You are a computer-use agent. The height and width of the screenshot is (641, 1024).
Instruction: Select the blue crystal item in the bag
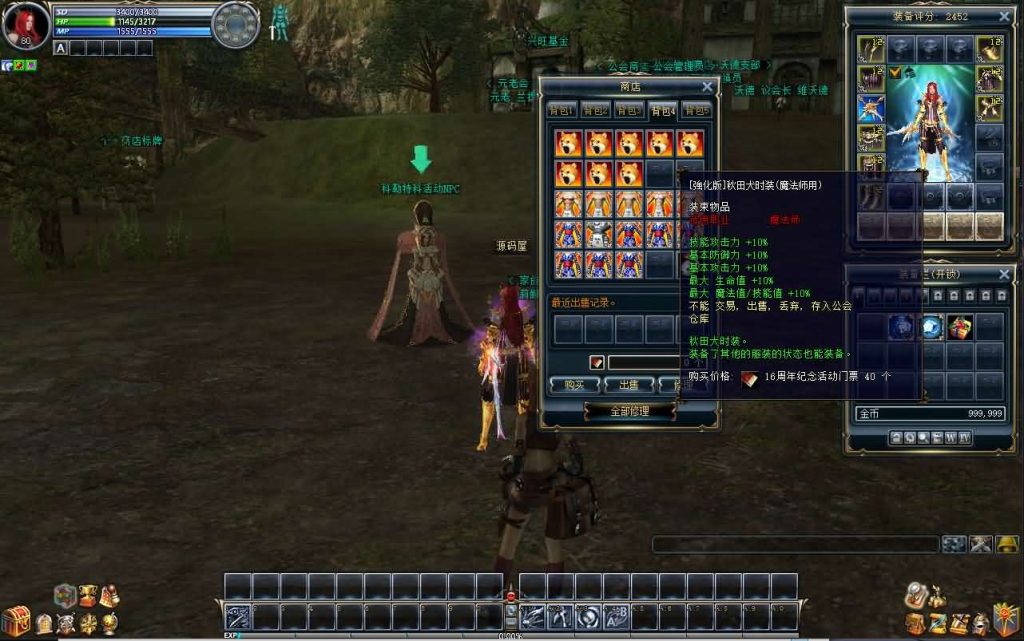click(932, 326)
